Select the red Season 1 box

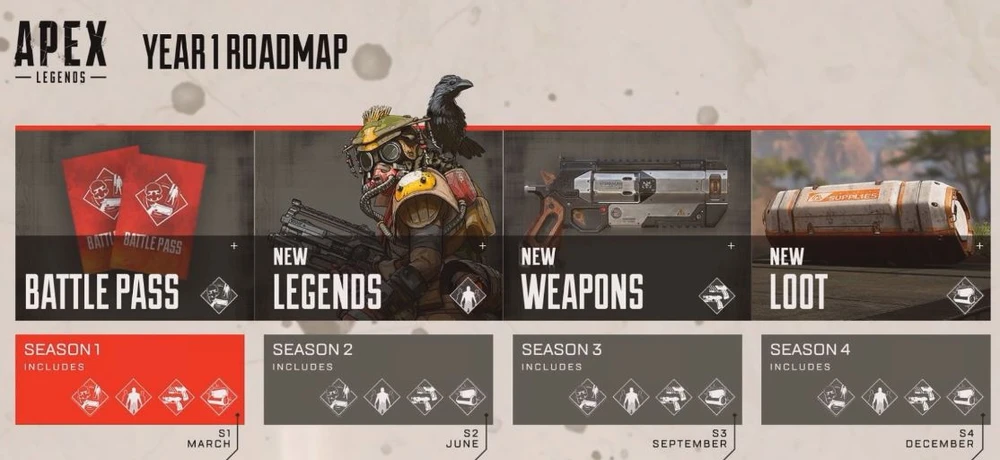click(x=130, y=379)
